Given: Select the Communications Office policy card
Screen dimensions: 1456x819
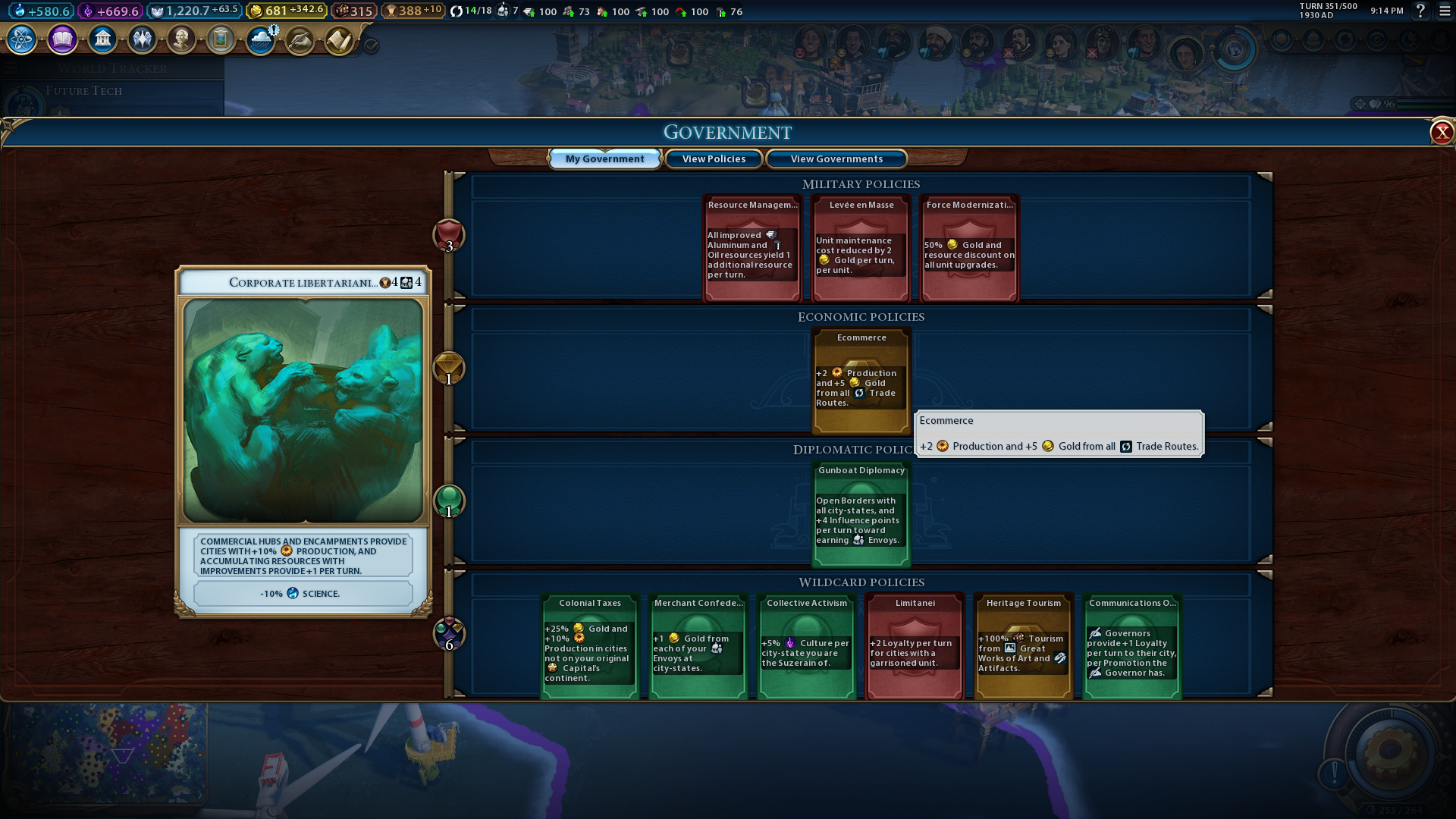Looking at the screenshot, I should (1131, 646).
